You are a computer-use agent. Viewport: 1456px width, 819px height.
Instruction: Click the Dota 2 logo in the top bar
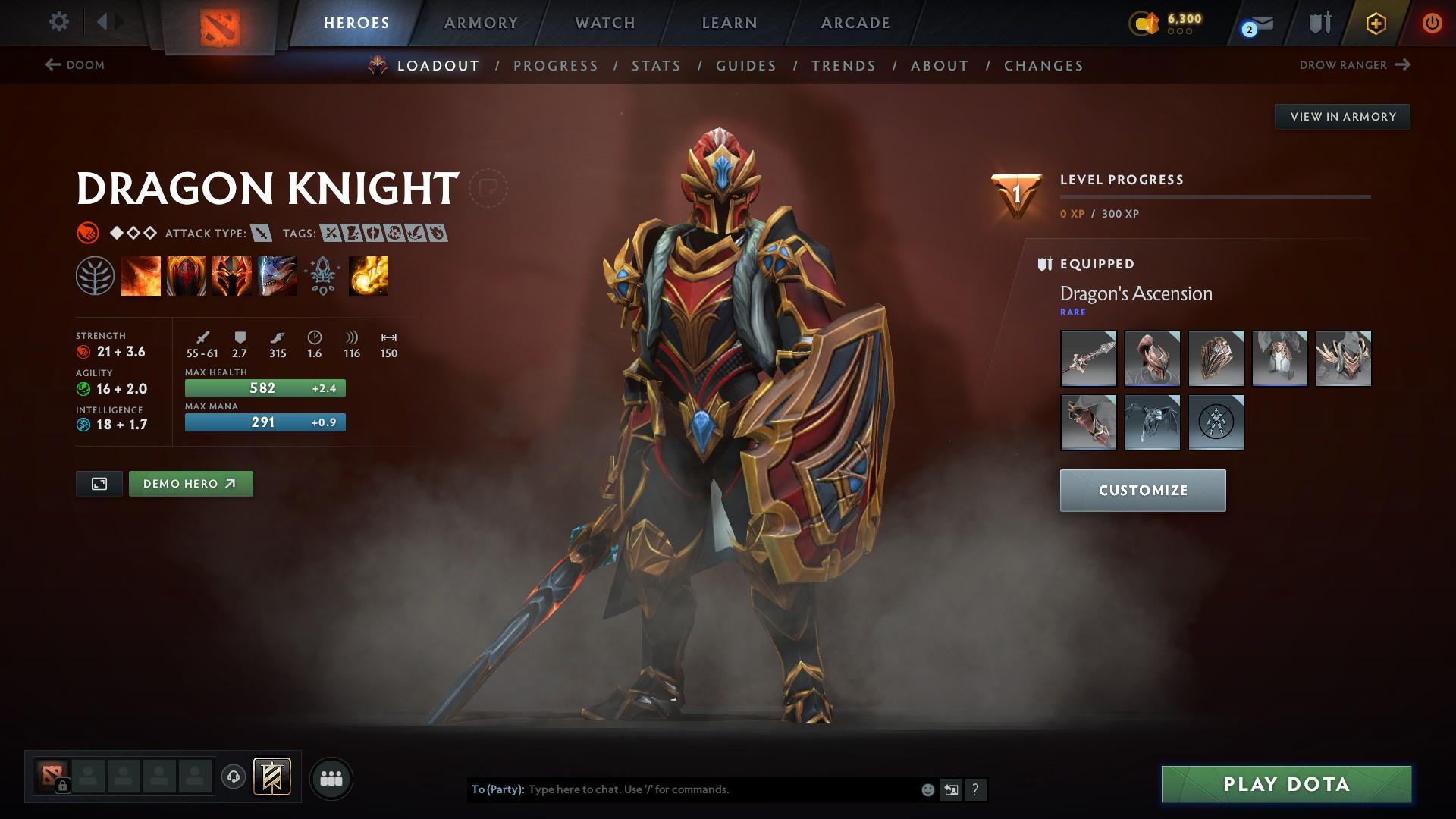point(218,27)
